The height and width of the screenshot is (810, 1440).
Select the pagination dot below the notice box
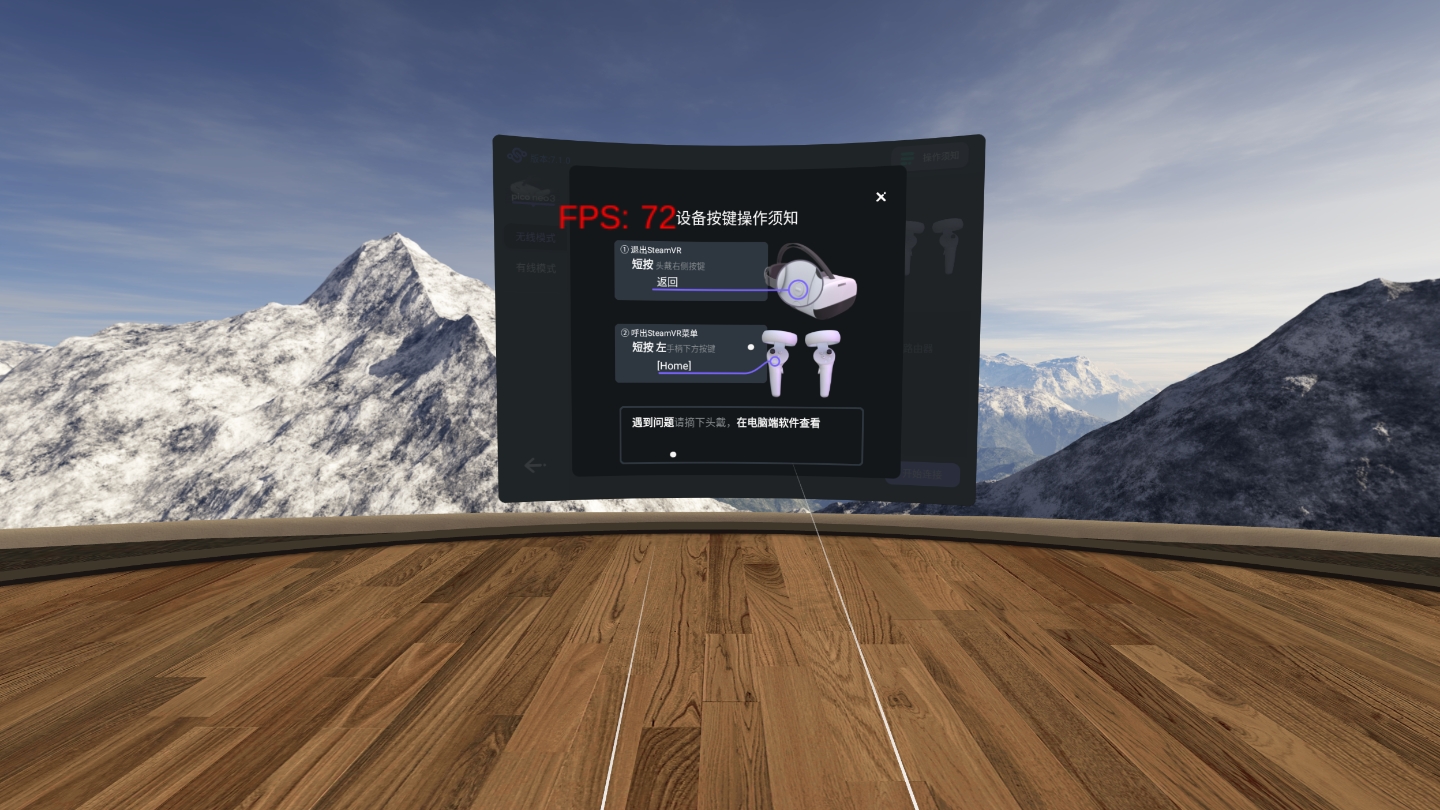click(674, 454)
